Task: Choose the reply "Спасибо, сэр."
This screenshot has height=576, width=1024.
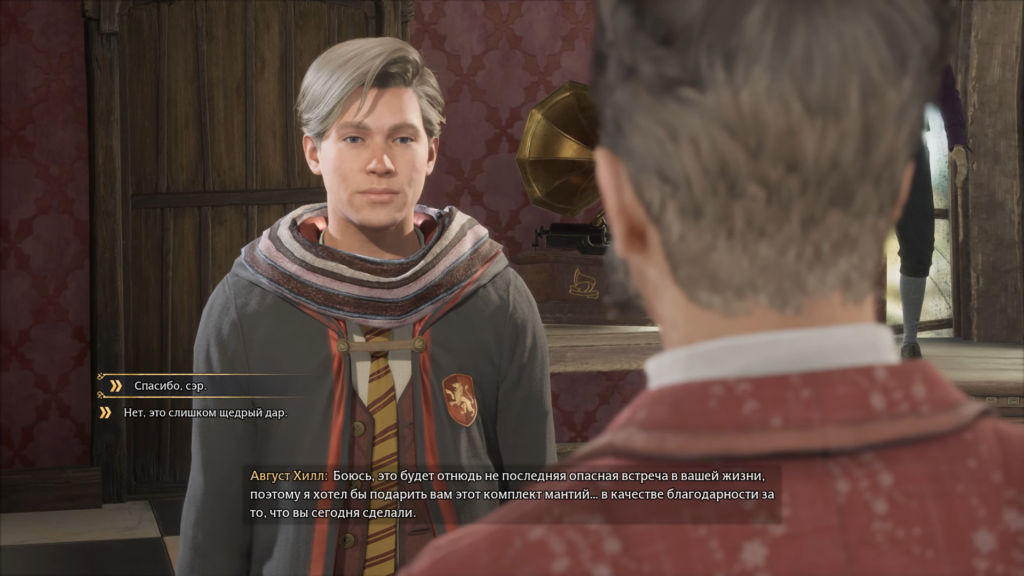Action: pyautogui.click(x=171, y=385)
